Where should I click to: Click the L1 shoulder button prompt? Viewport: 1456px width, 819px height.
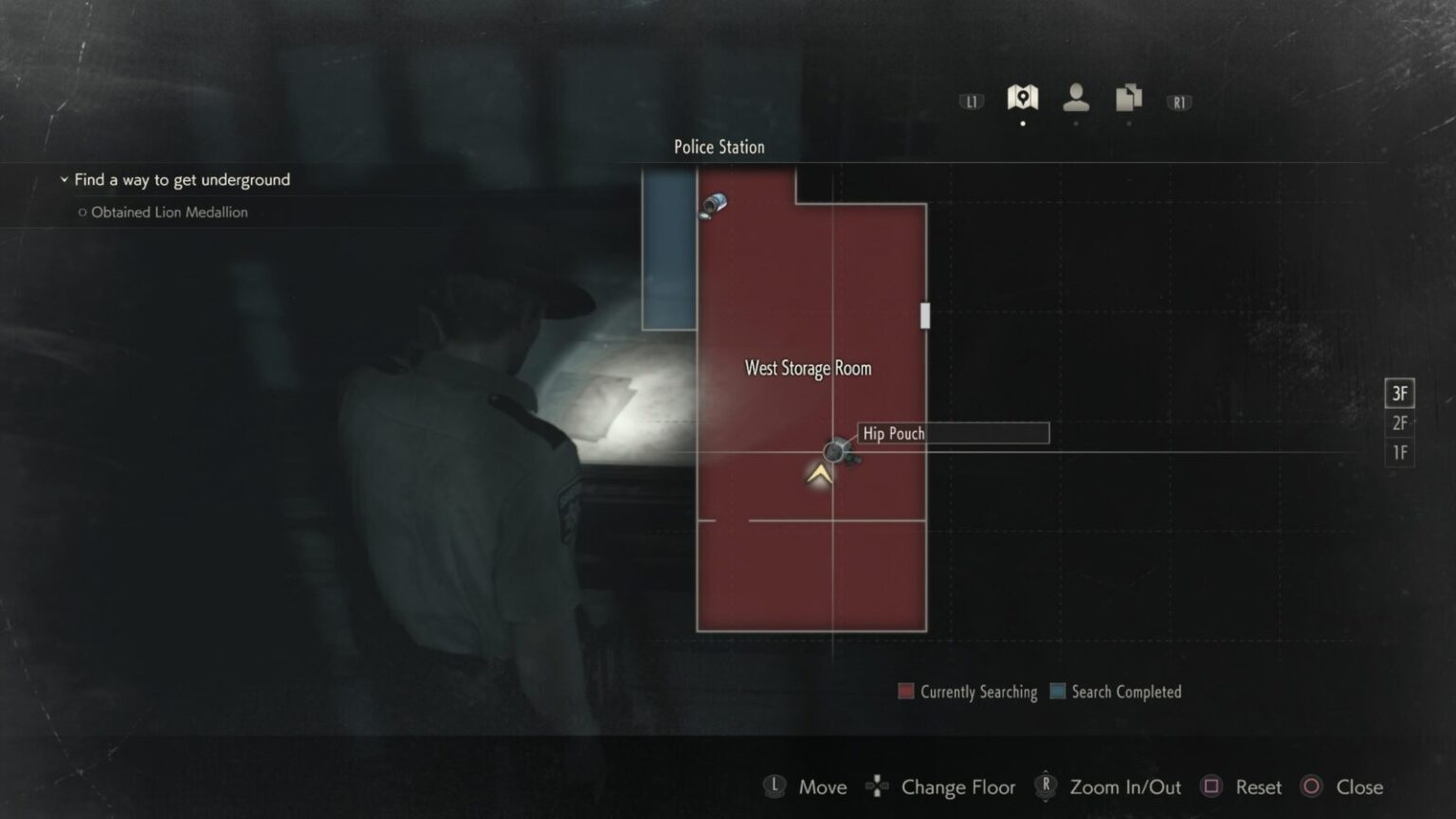pos(971,100)
